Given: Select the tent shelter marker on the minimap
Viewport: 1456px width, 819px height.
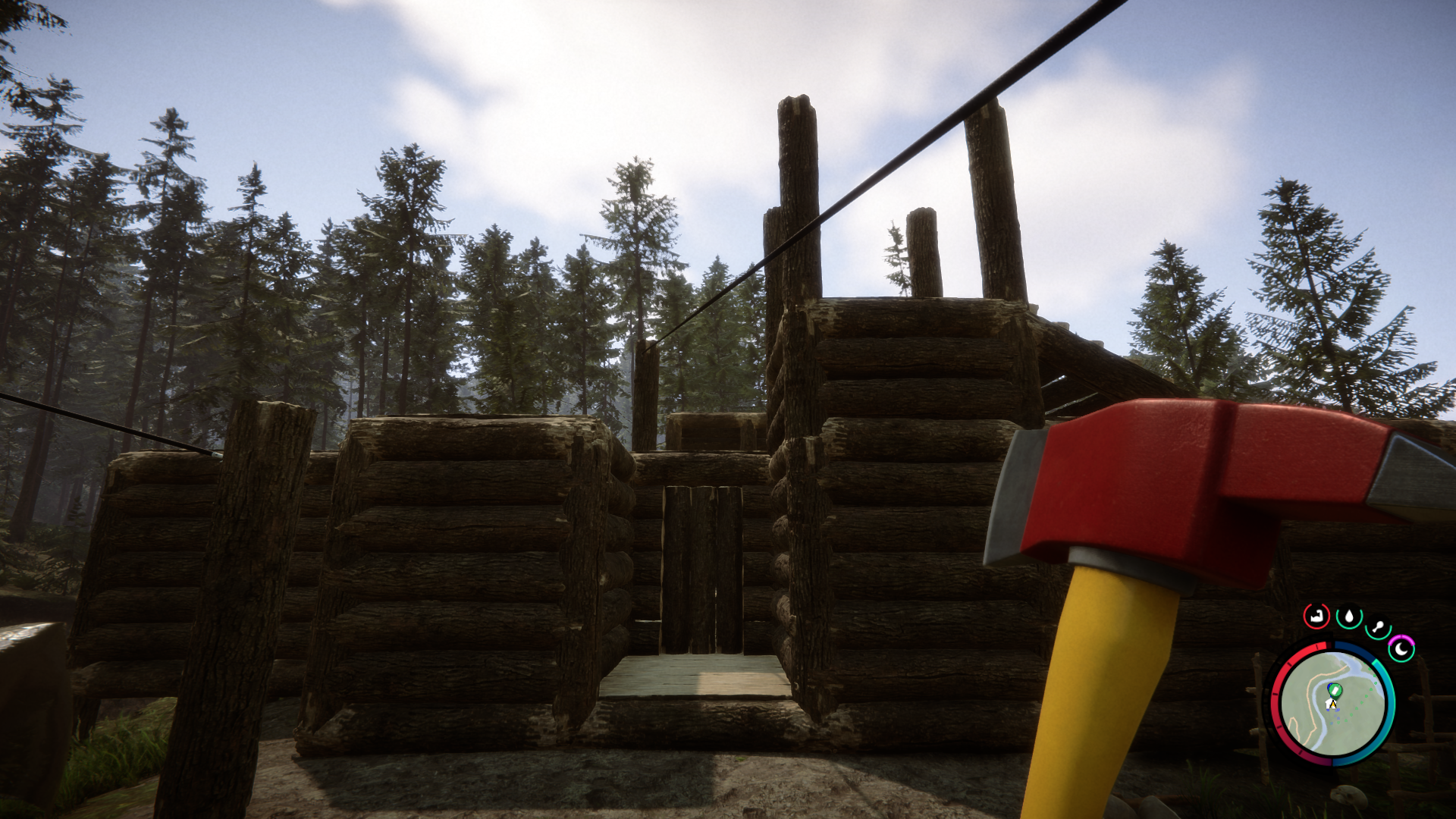Looking at the screenshot, I should coord(1329,703).
